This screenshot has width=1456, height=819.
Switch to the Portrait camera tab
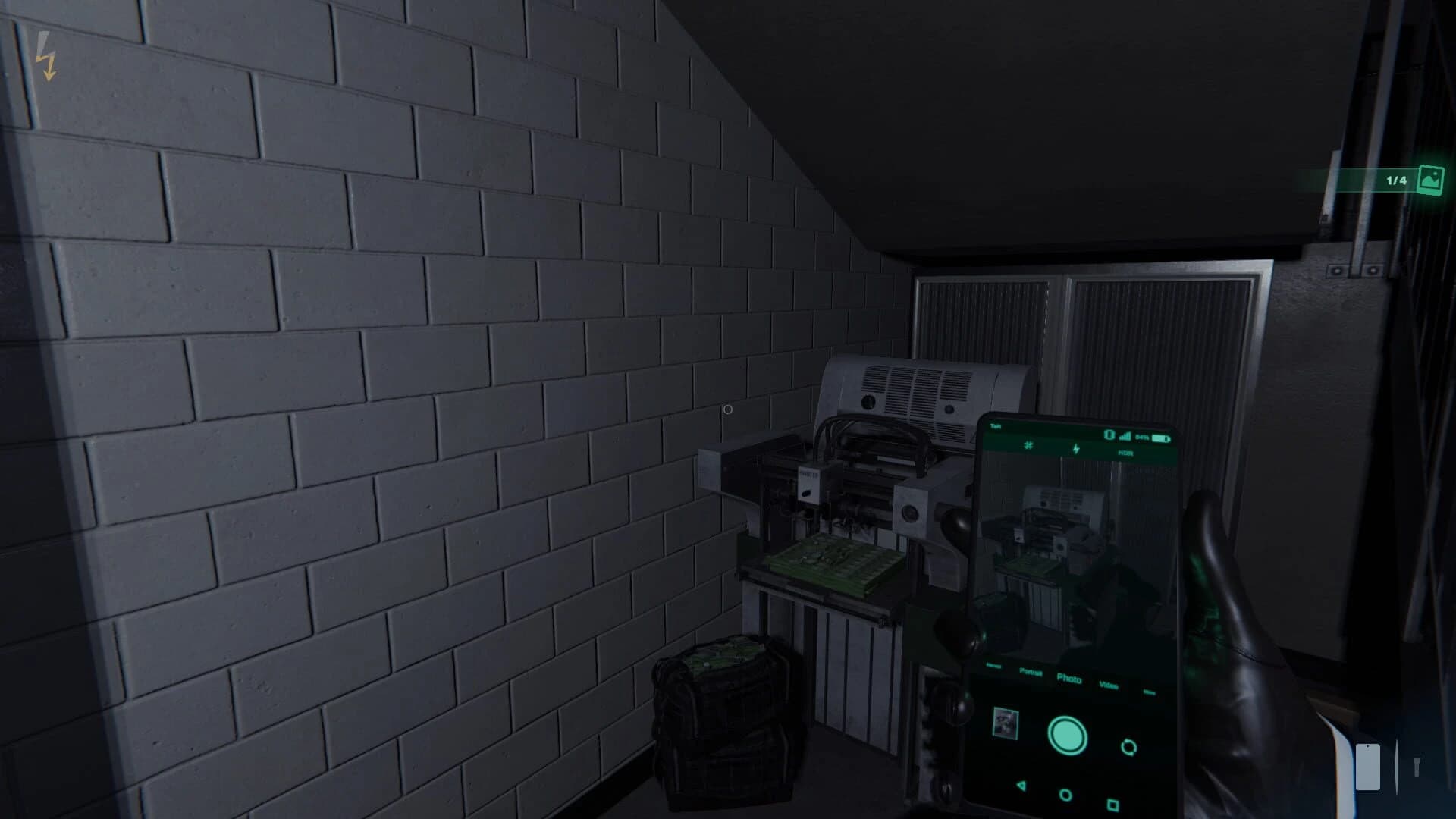point(1031,672)
